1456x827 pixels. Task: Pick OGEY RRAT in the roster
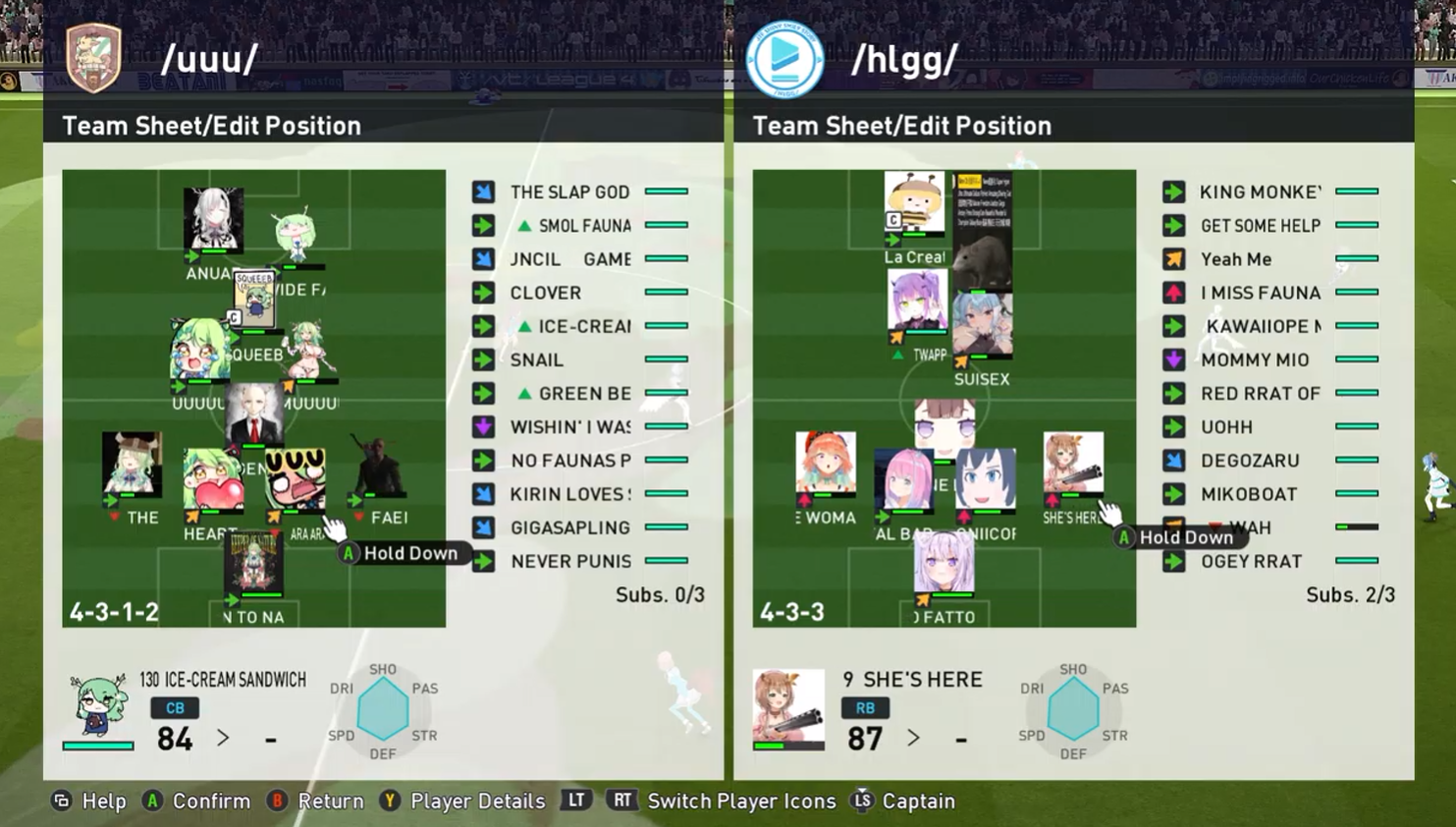point(1251,562)
